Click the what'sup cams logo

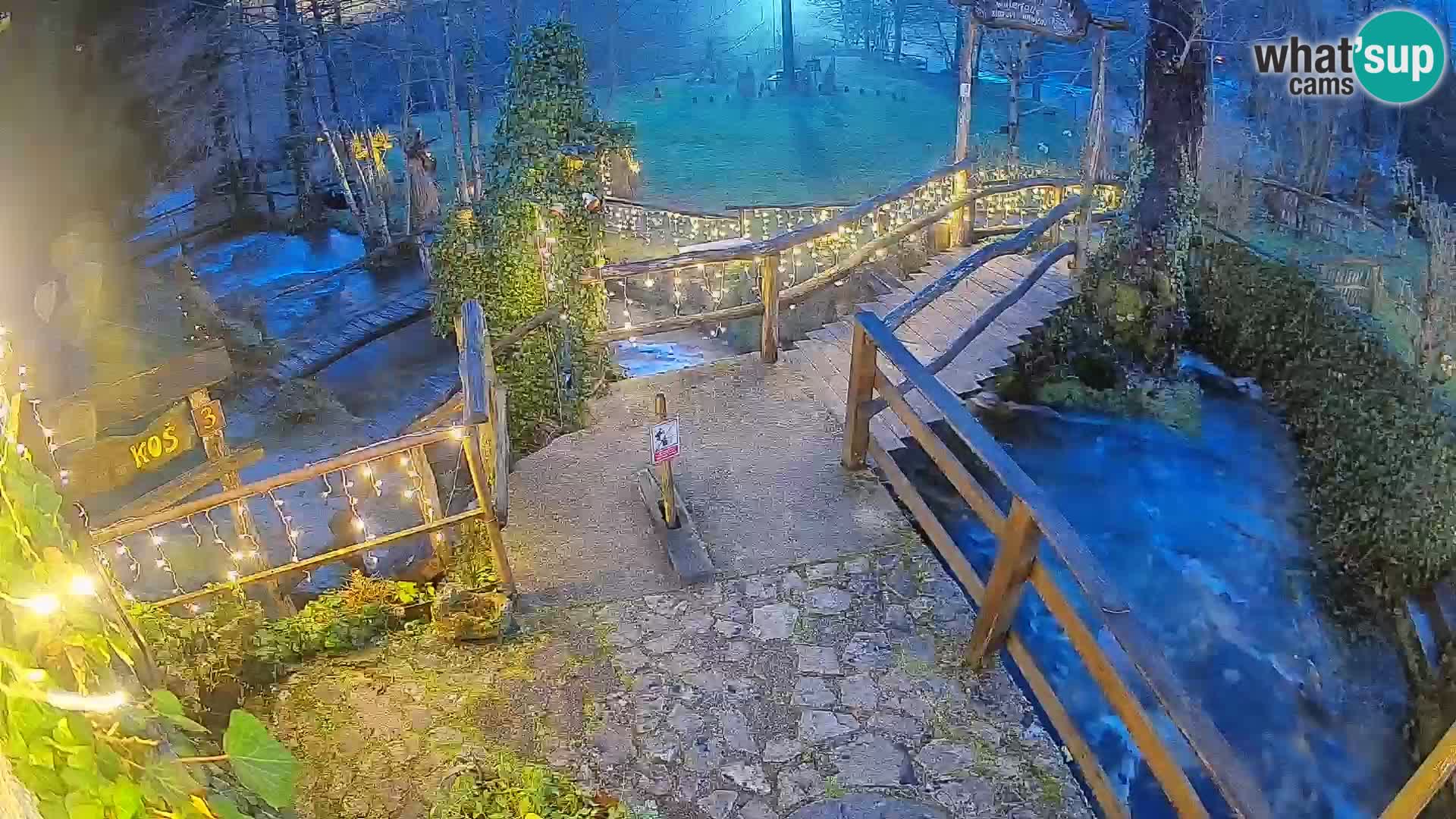pos(1349,58)
